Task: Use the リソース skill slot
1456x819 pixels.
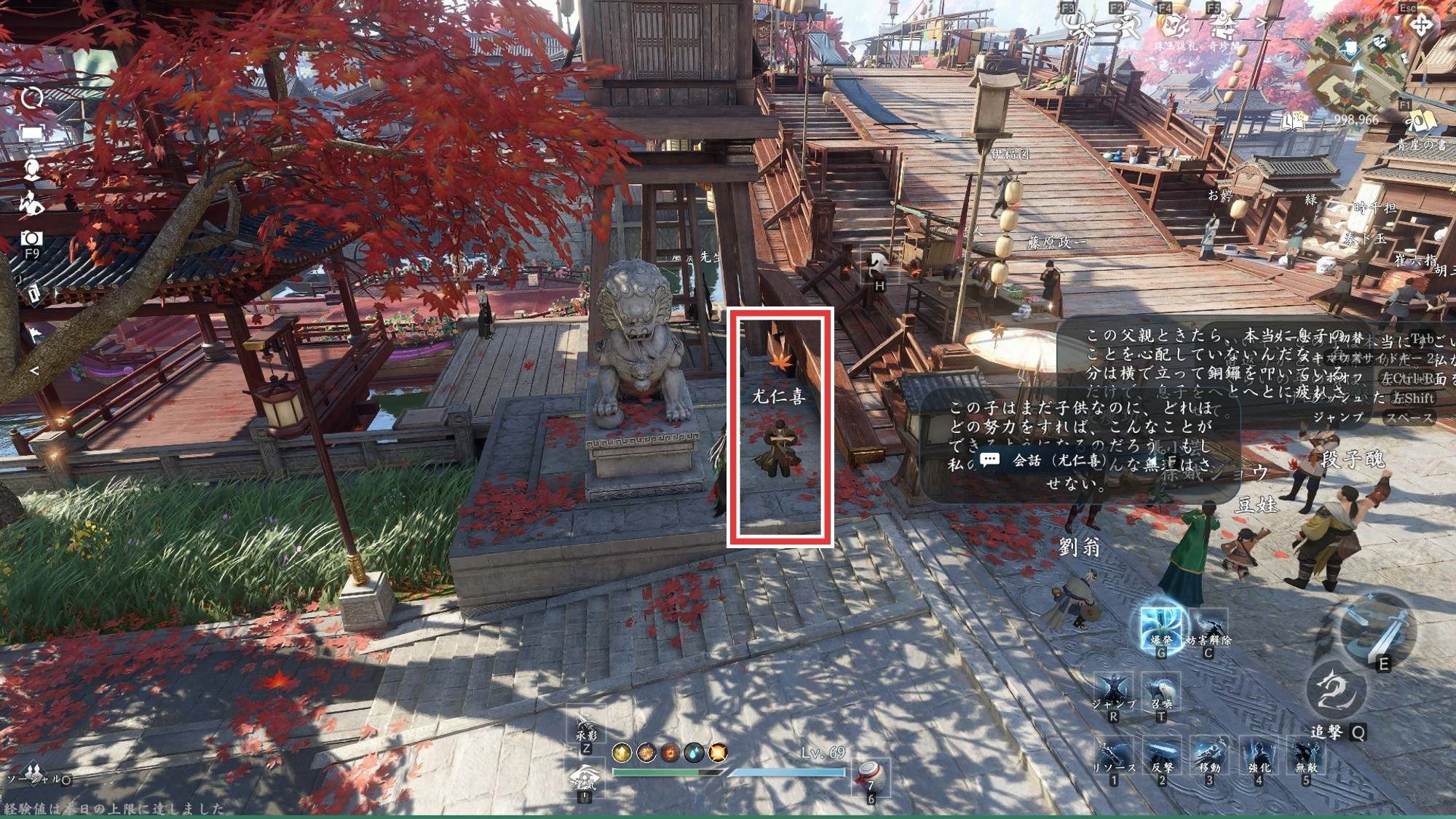Action: pos(1113,756)
